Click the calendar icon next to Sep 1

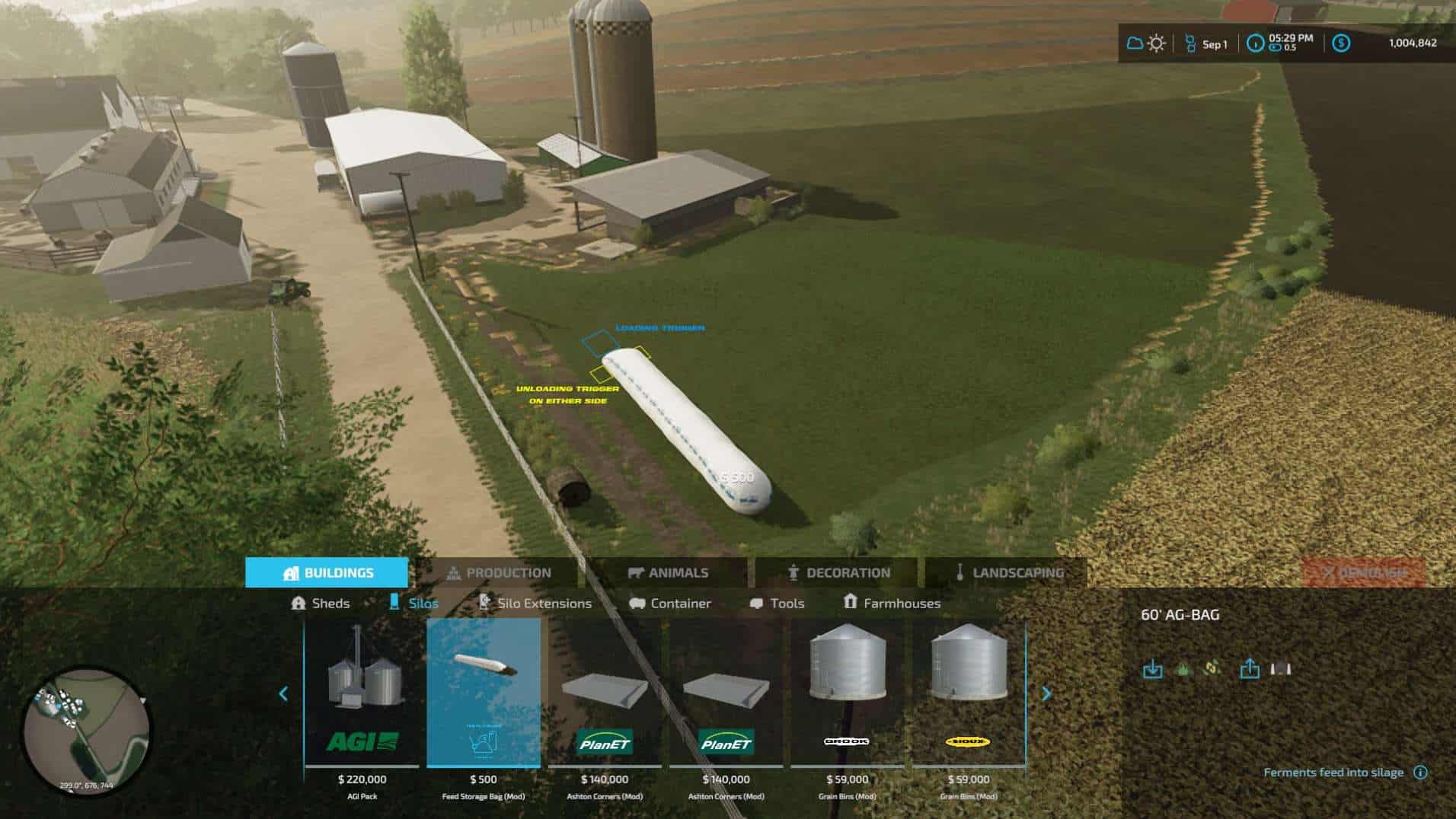(x=1189, y=44)
